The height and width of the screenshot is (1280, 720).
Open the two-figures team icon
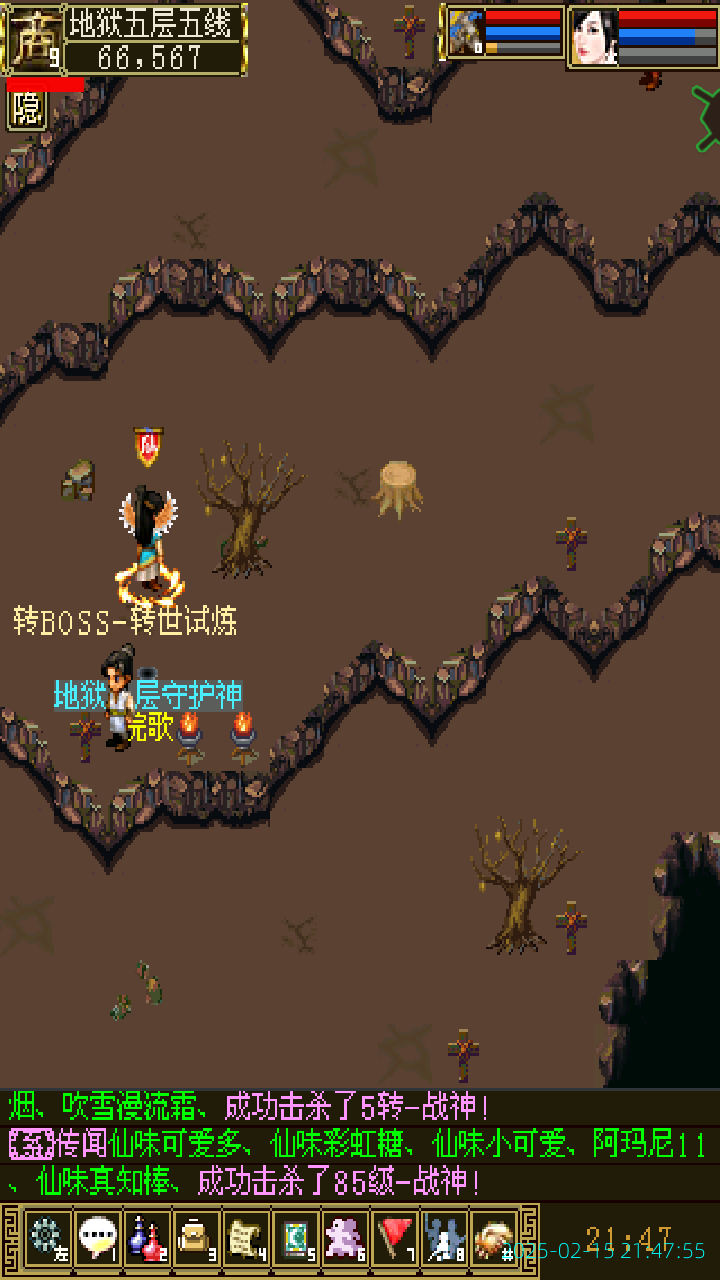pos(445,1238)
